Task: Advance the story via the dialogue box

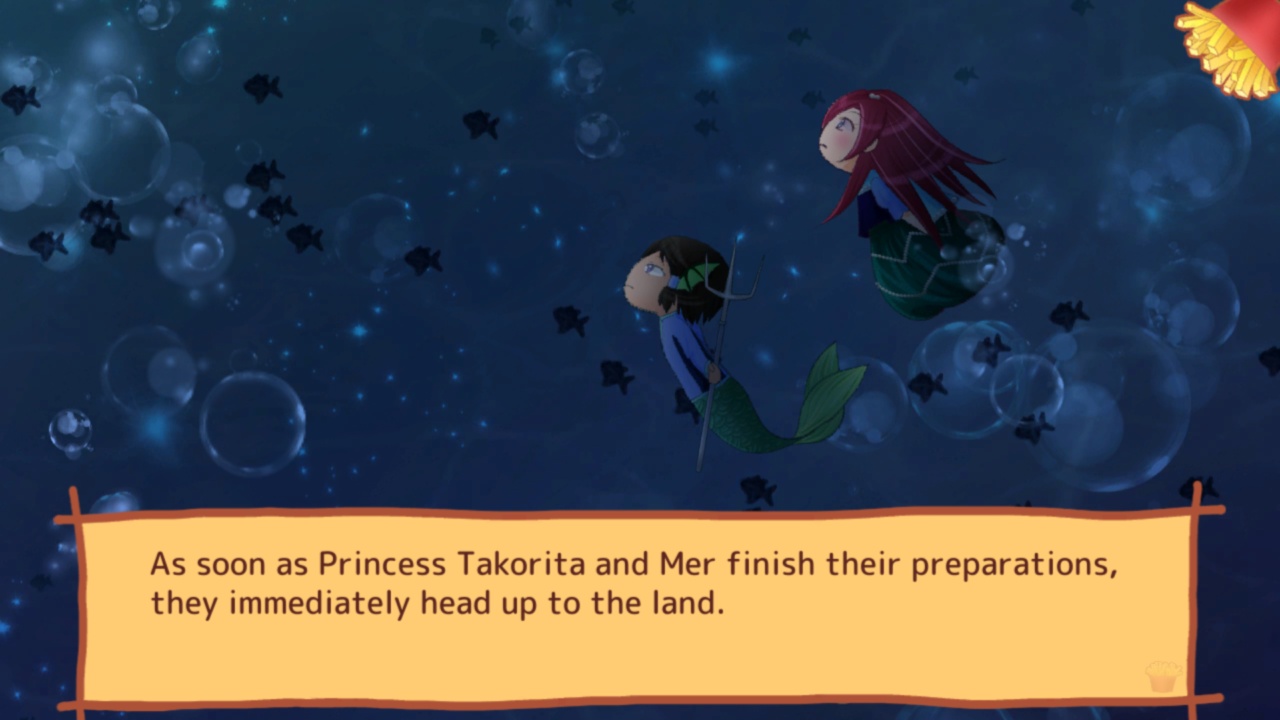Action: [640, 600]
